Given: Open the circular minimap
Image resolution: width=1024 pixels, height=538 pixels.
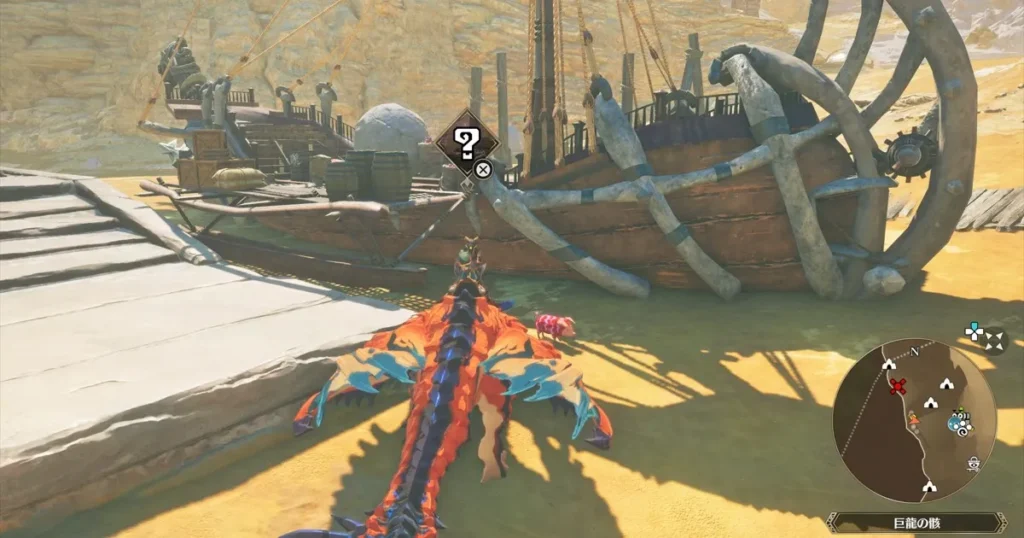Looking at the screenshot, I should click(x=914, y=419).
